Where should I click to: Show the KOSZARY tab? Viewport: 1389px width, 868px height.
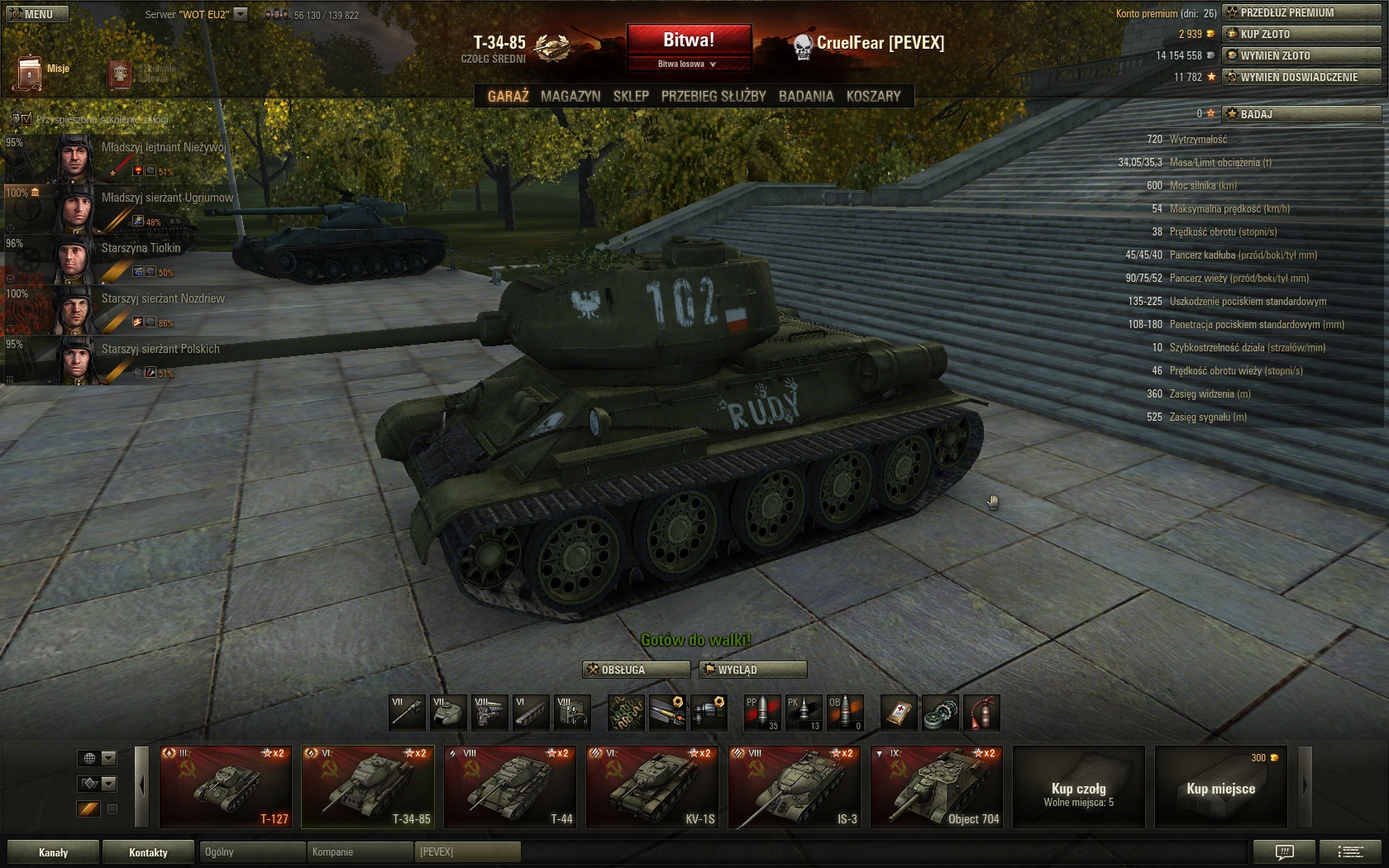tap(873, 96)
